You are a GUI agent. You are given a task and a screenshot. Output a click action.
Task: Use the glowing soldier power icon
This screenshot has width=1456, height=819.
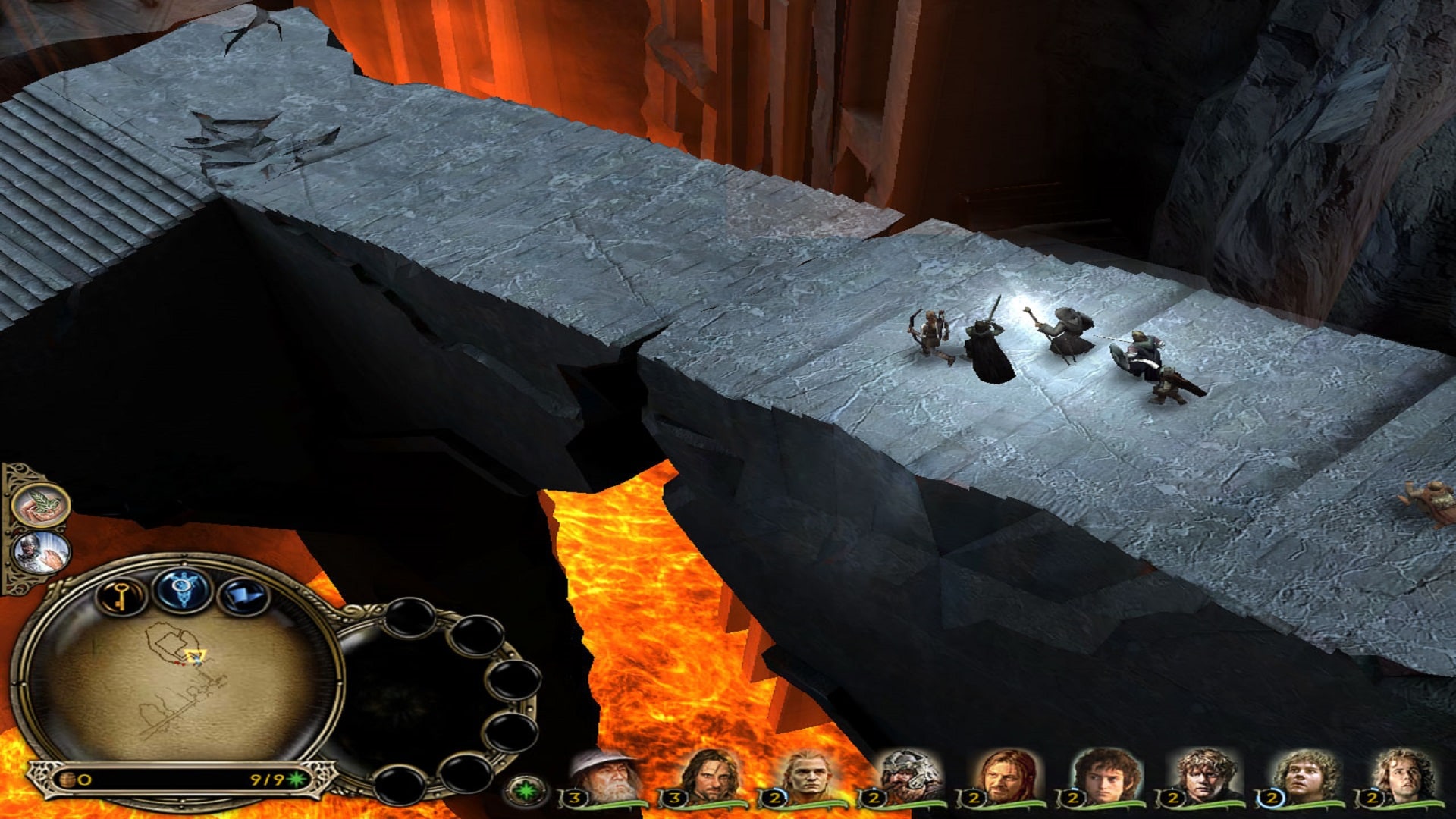(42, 552)
